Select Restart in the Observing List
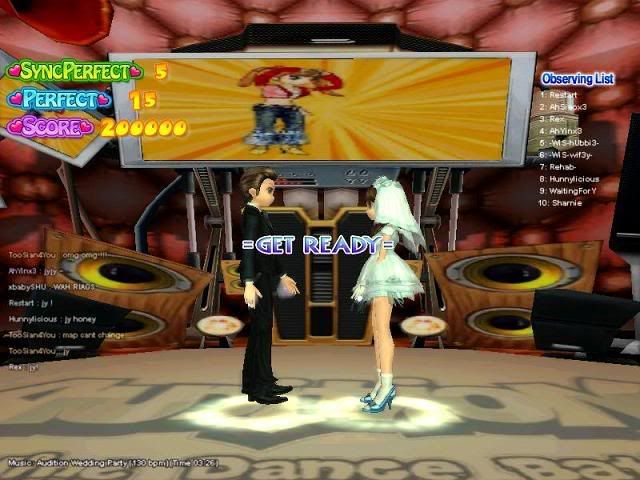The width and height of the screenshot is (640, 480). pos(566,94)
